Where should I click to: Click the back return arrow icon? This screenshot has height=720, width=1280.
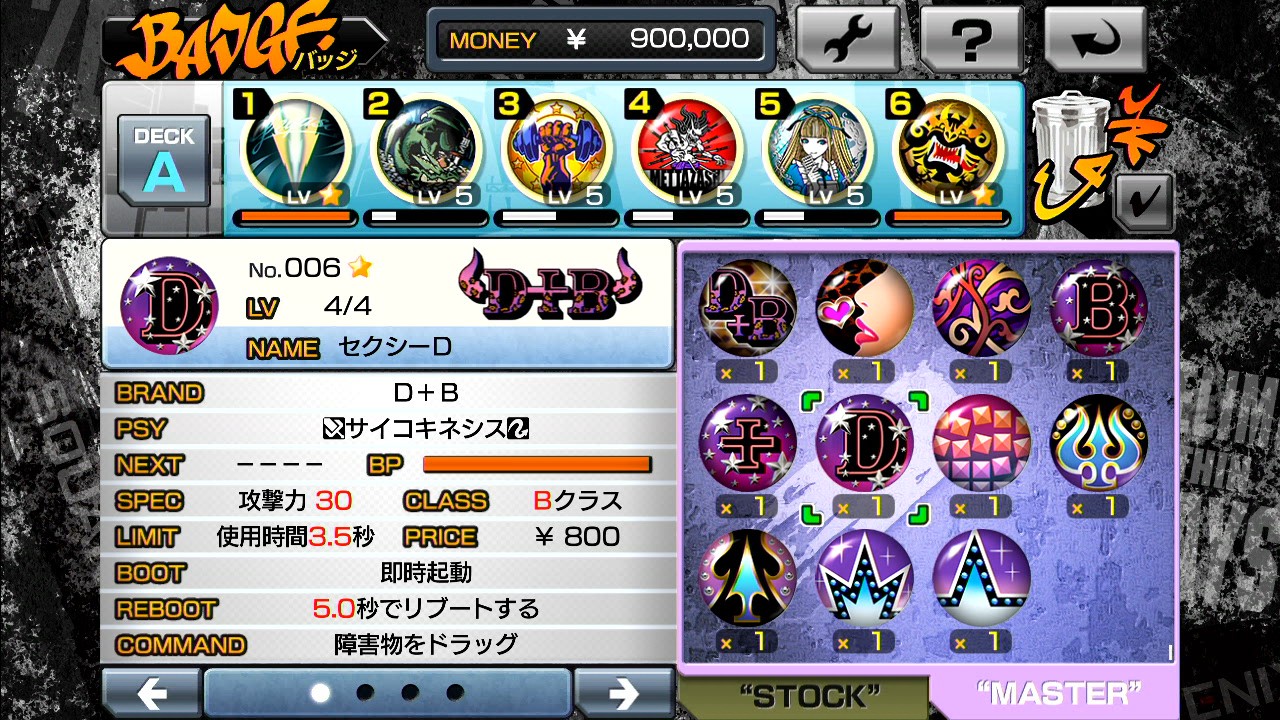coord(1096,40)
